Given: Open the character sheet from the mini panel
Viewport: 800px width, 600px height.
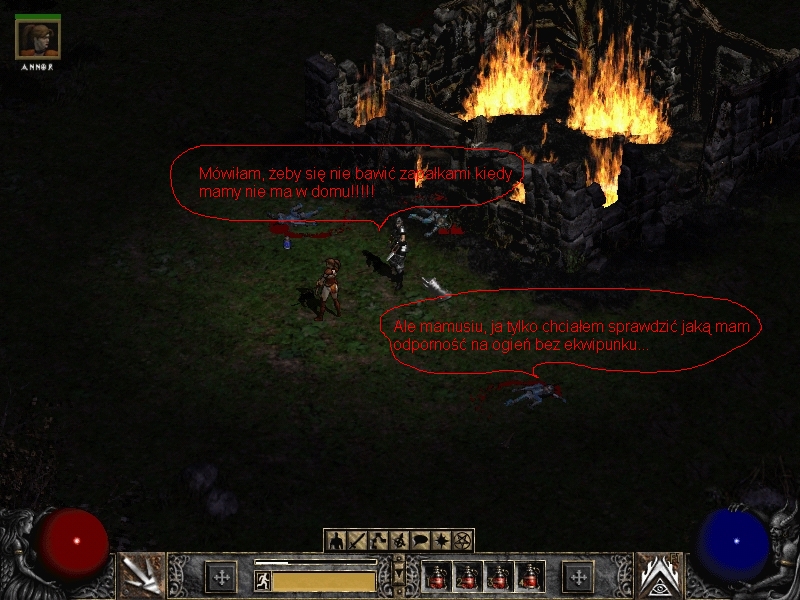Looking at the screenshot, I should [335, 541].
